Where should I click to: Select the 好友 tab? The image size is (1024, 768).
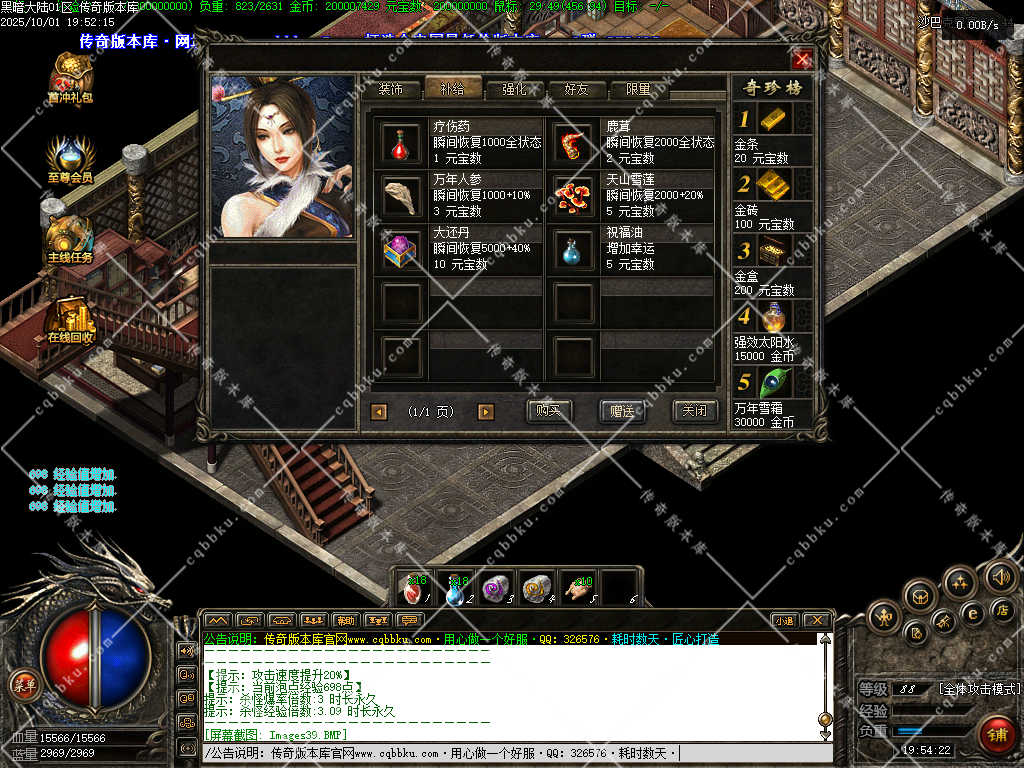(x=577, y=89)
